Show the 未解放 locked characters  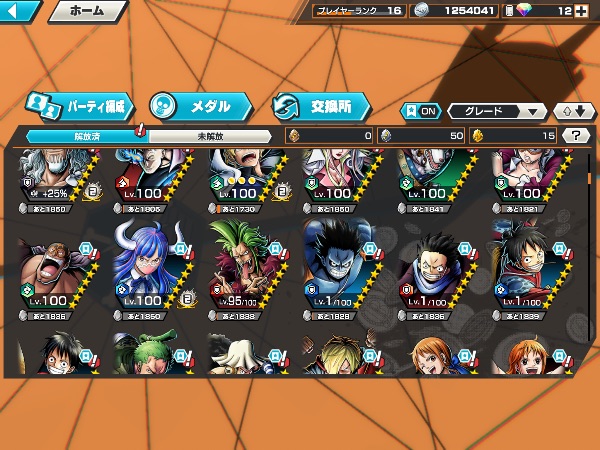[x=208, y=135]
